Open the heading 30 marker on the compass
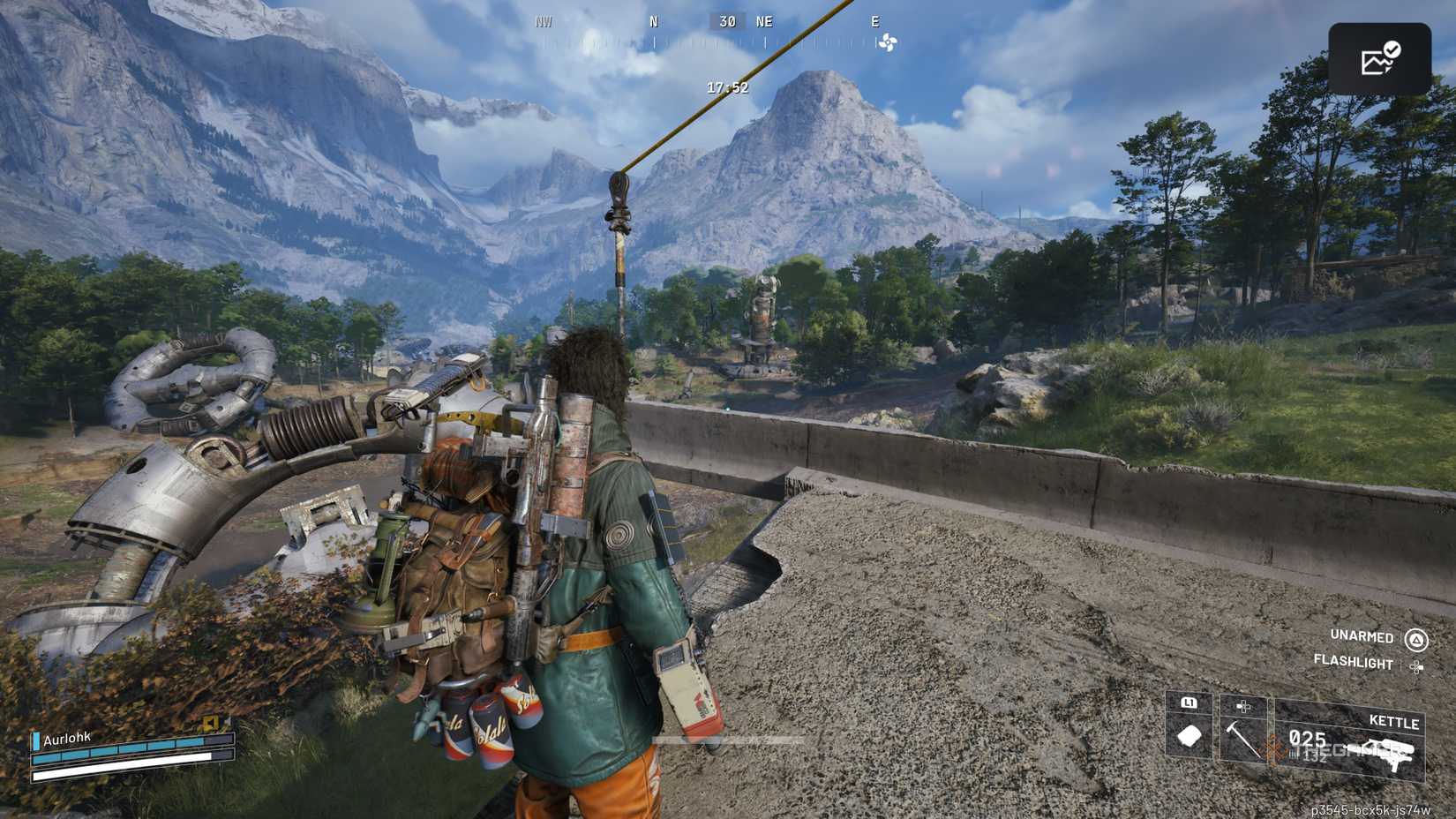 tap(725, 21)
